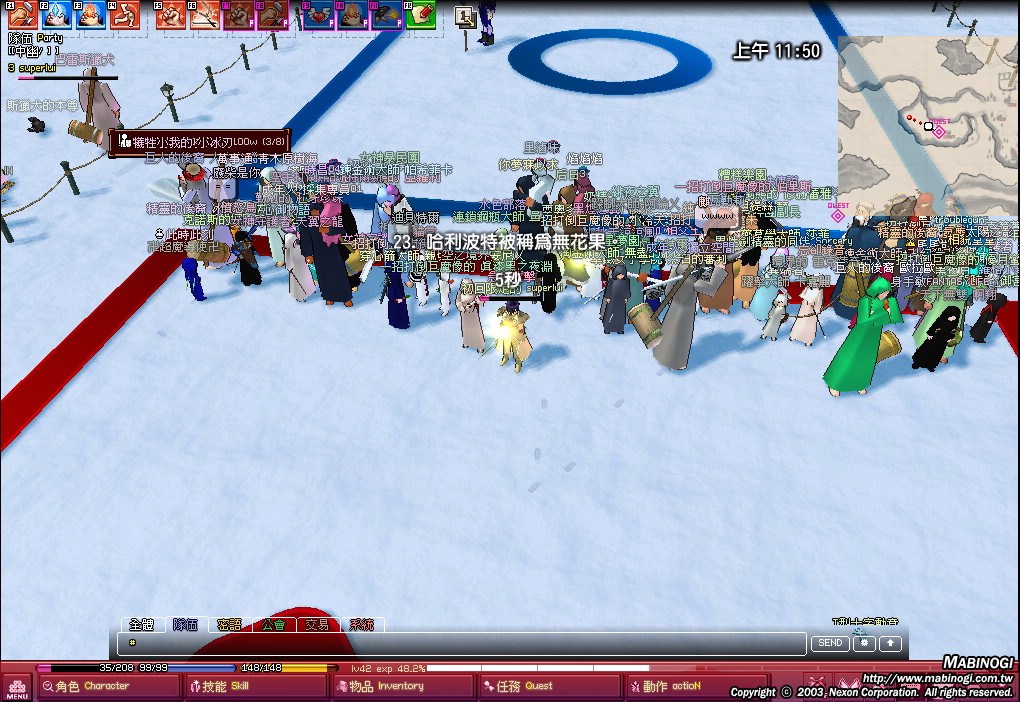Switch to the 交易 trade chat tab
1020x702 pixels.
click(317, 624)
